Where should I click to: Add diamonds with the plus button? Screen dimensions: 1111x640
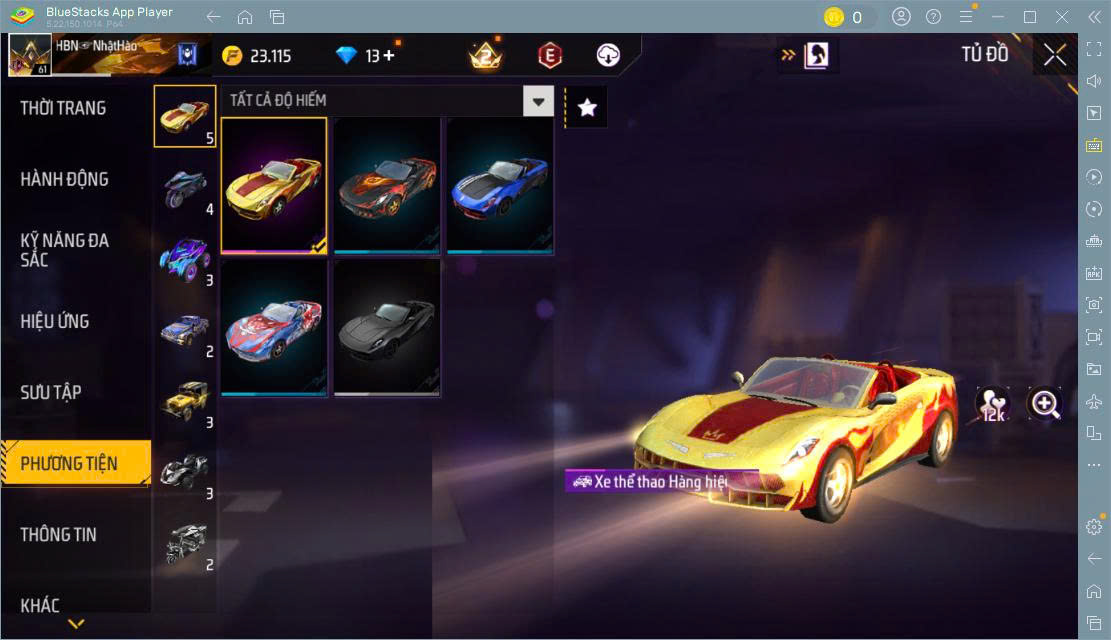388,56
